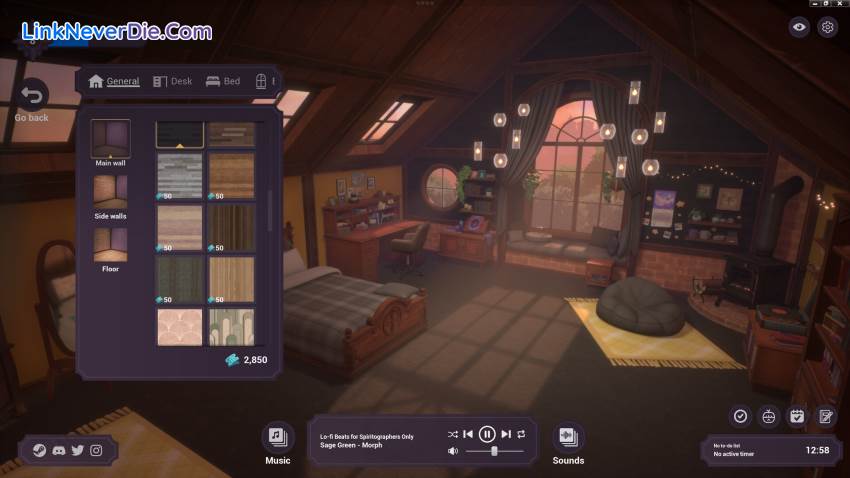The width and height of the screenshot is (850, 478).
Task: Choose the Side walls category
Action: [x=110, y=192]
